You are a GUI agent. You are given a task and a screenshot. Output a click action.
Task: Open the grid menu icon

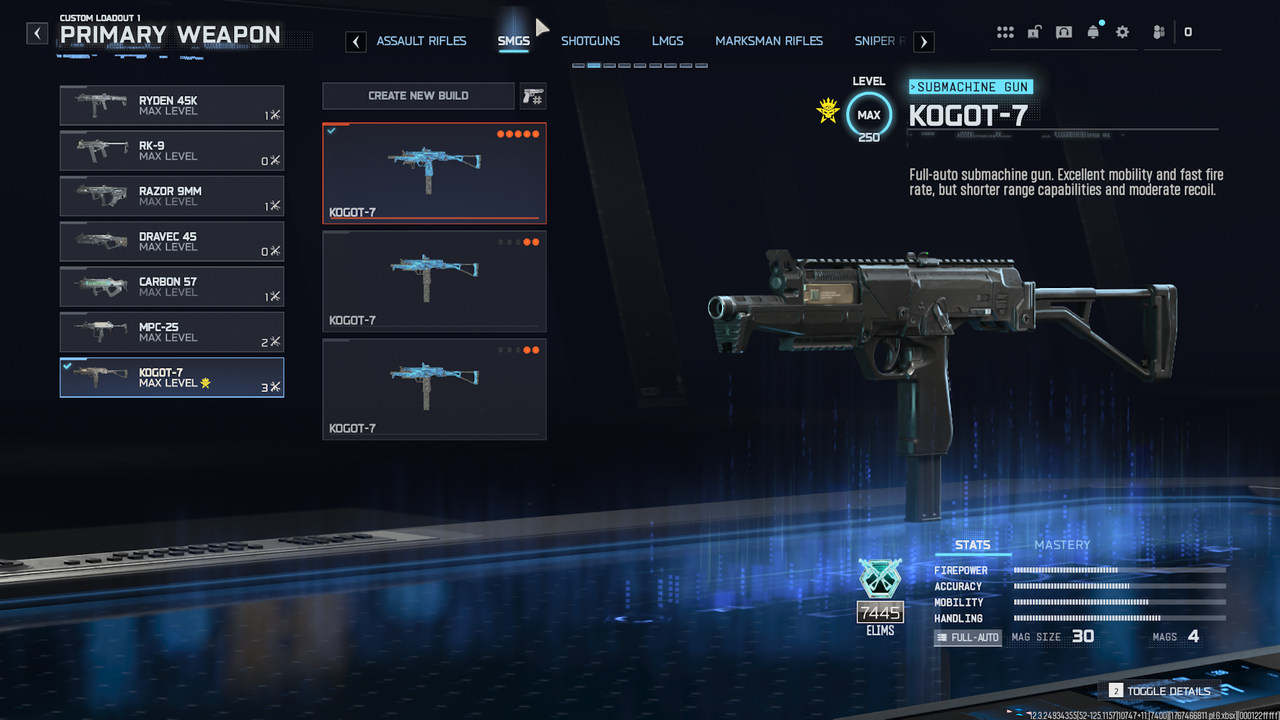(1005, 32)
